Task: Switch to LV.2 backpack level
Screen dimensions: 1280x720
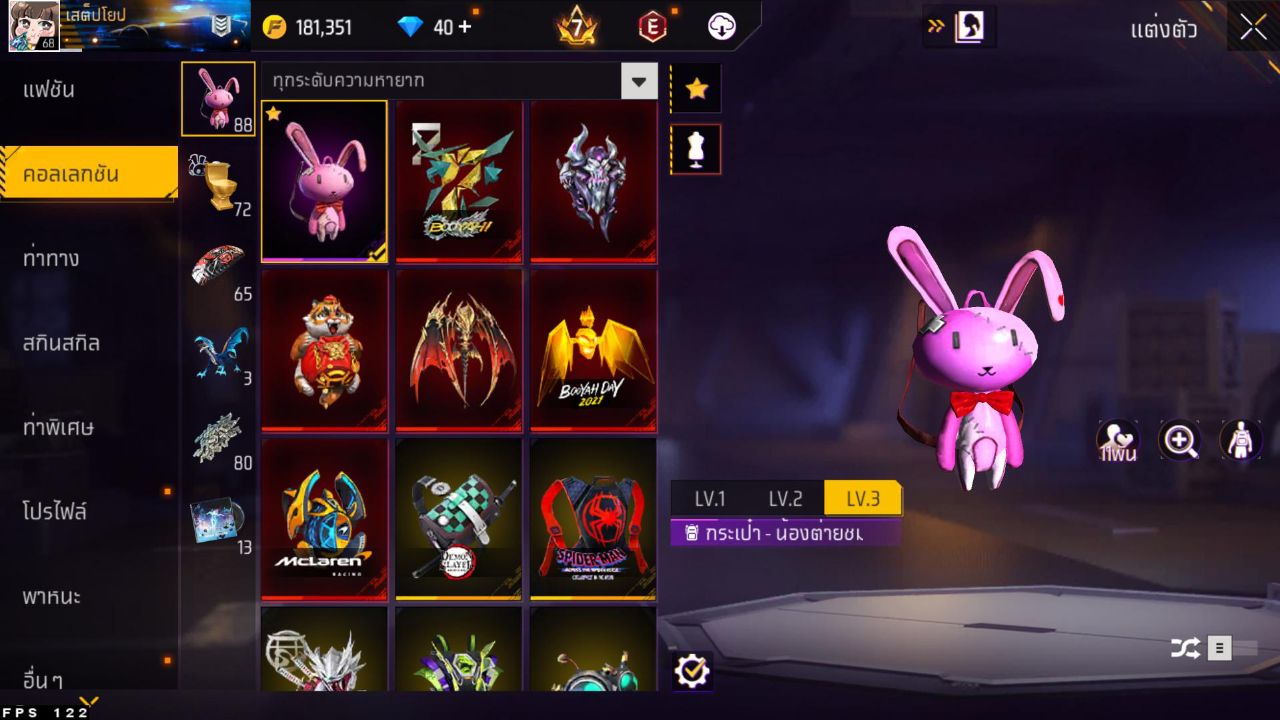Action: point(785,498)
